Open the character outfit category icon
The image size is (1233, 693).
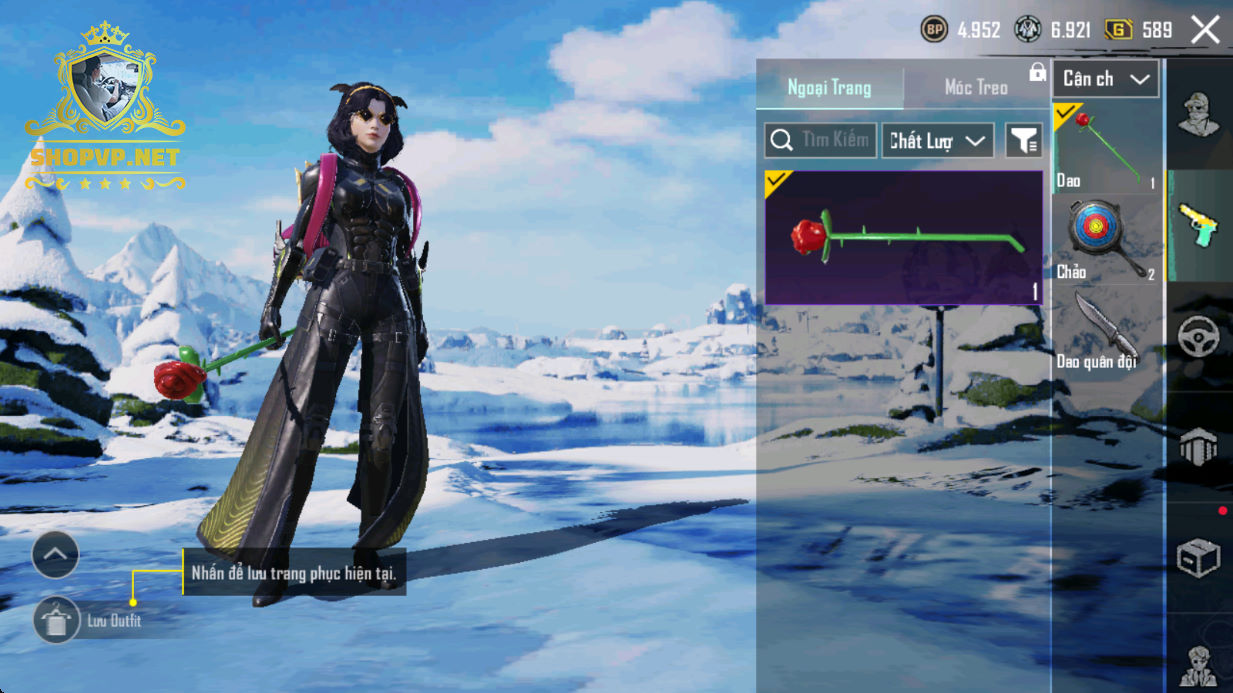click(x=1198, y=114)
